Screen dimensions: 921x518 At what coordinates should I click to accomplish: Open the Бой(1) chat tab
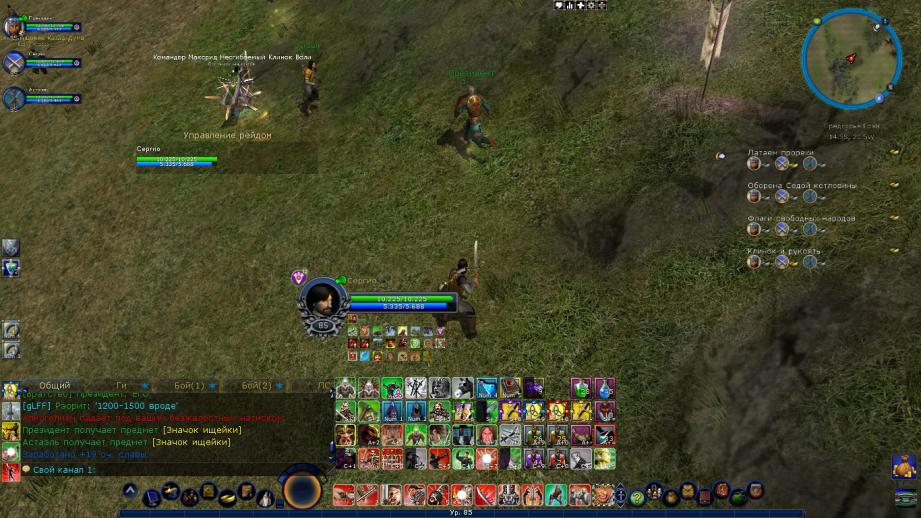tap(189, 385)
